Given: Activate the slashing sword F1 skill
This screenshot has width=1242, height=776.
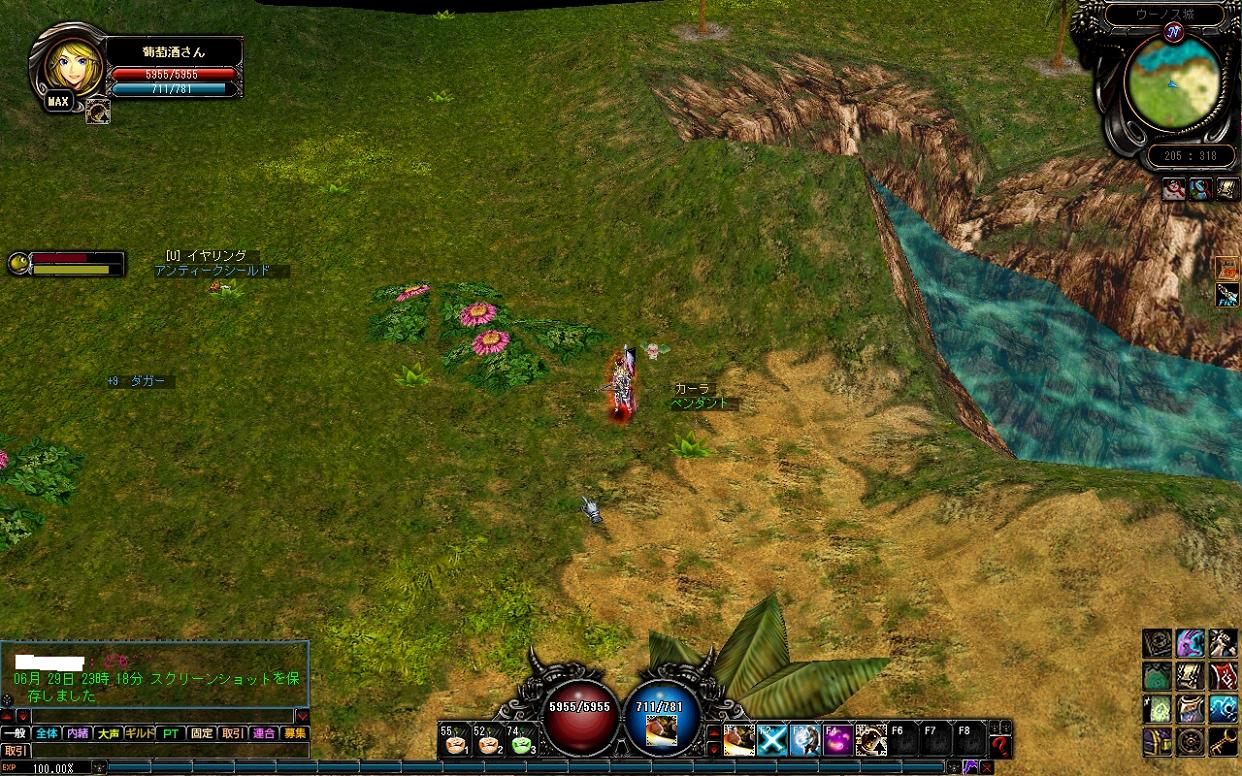Looking at the screenshot, I should pos(740,740).
